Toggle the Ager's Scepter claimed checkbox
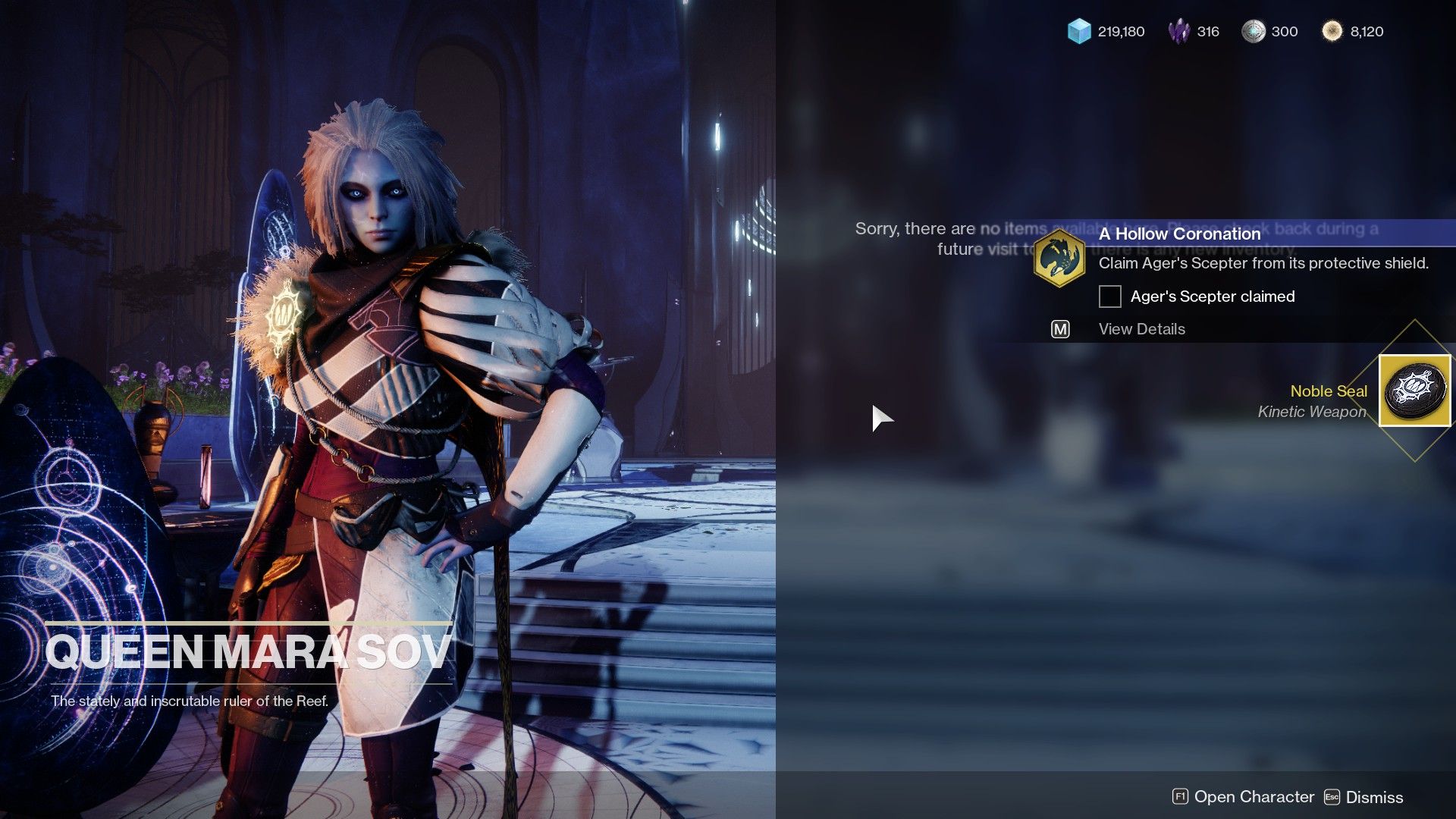1456x819 pixels. [x=1109, y=297]
